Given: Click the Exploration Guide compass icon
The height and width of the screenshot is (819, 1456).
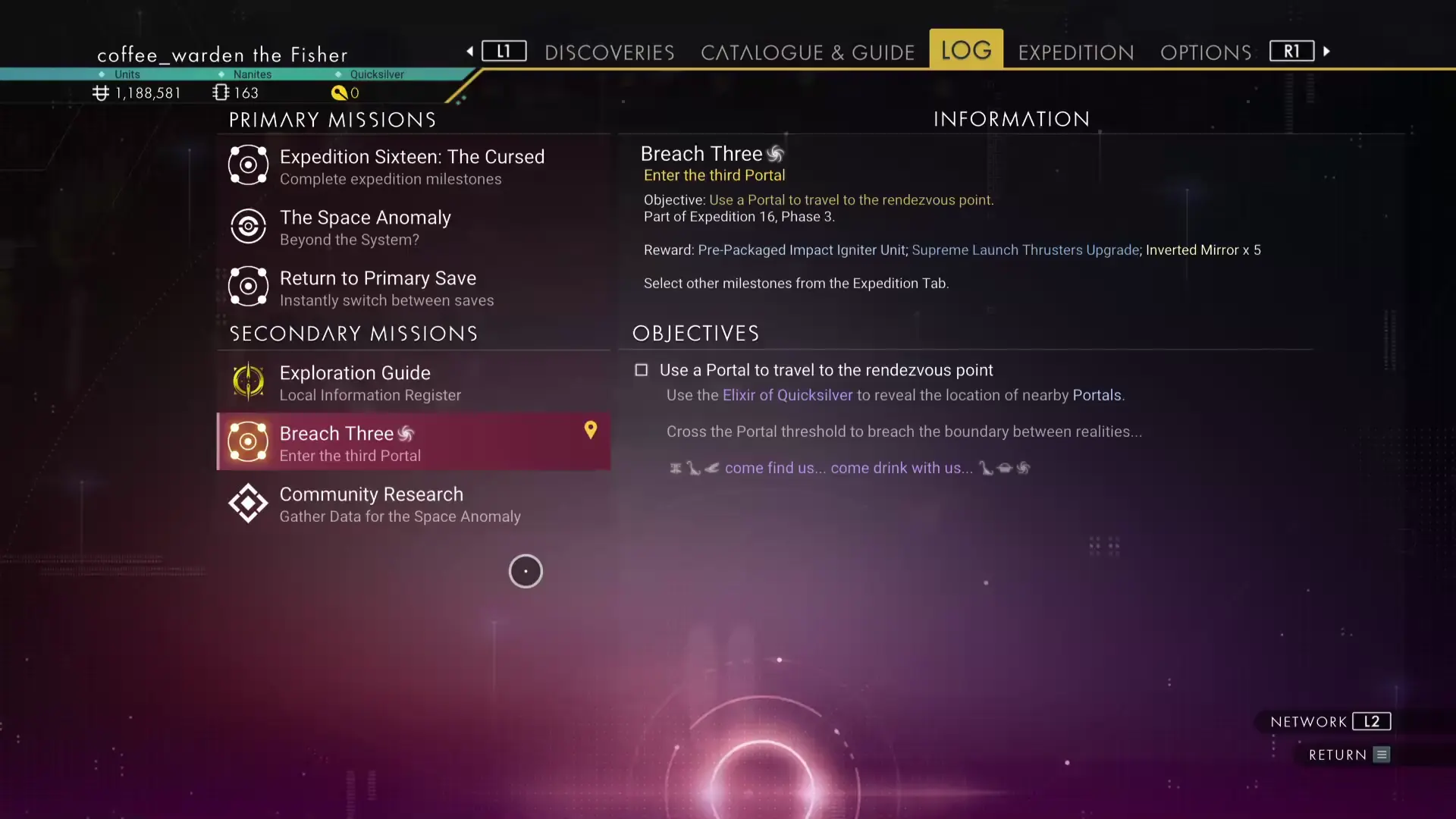Looking at the screenshot, I should (x=247, y=381).
